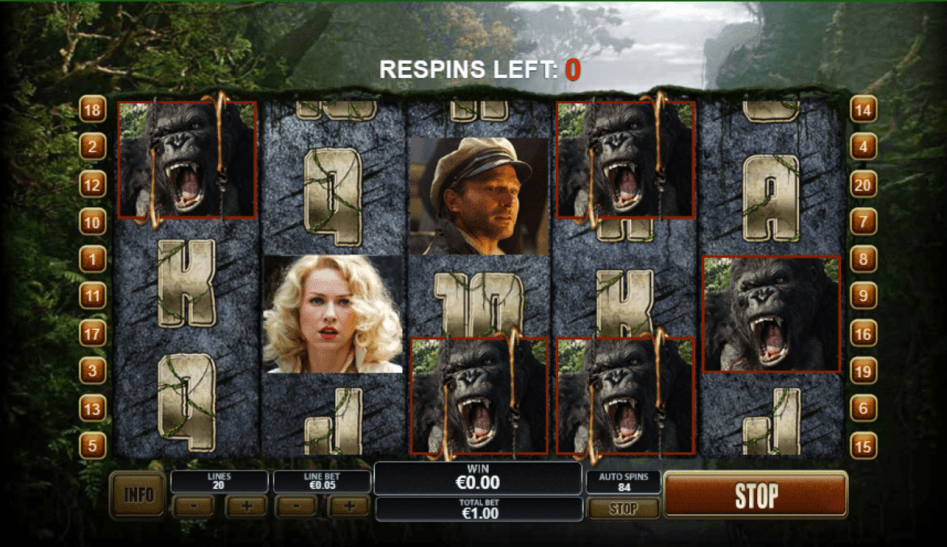Select payline number 15
The height and width of the screenshot is (547, 947).
click(x=863, y=445)
